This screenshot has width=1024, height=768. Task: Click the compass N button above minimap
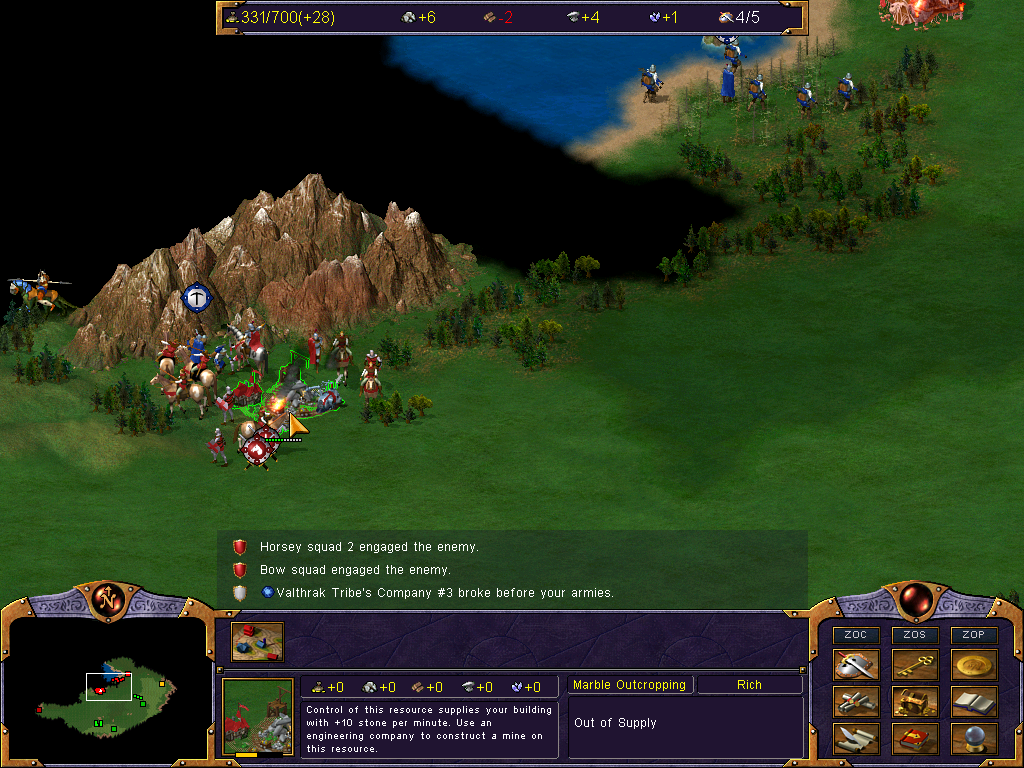[x=107, y=600]
